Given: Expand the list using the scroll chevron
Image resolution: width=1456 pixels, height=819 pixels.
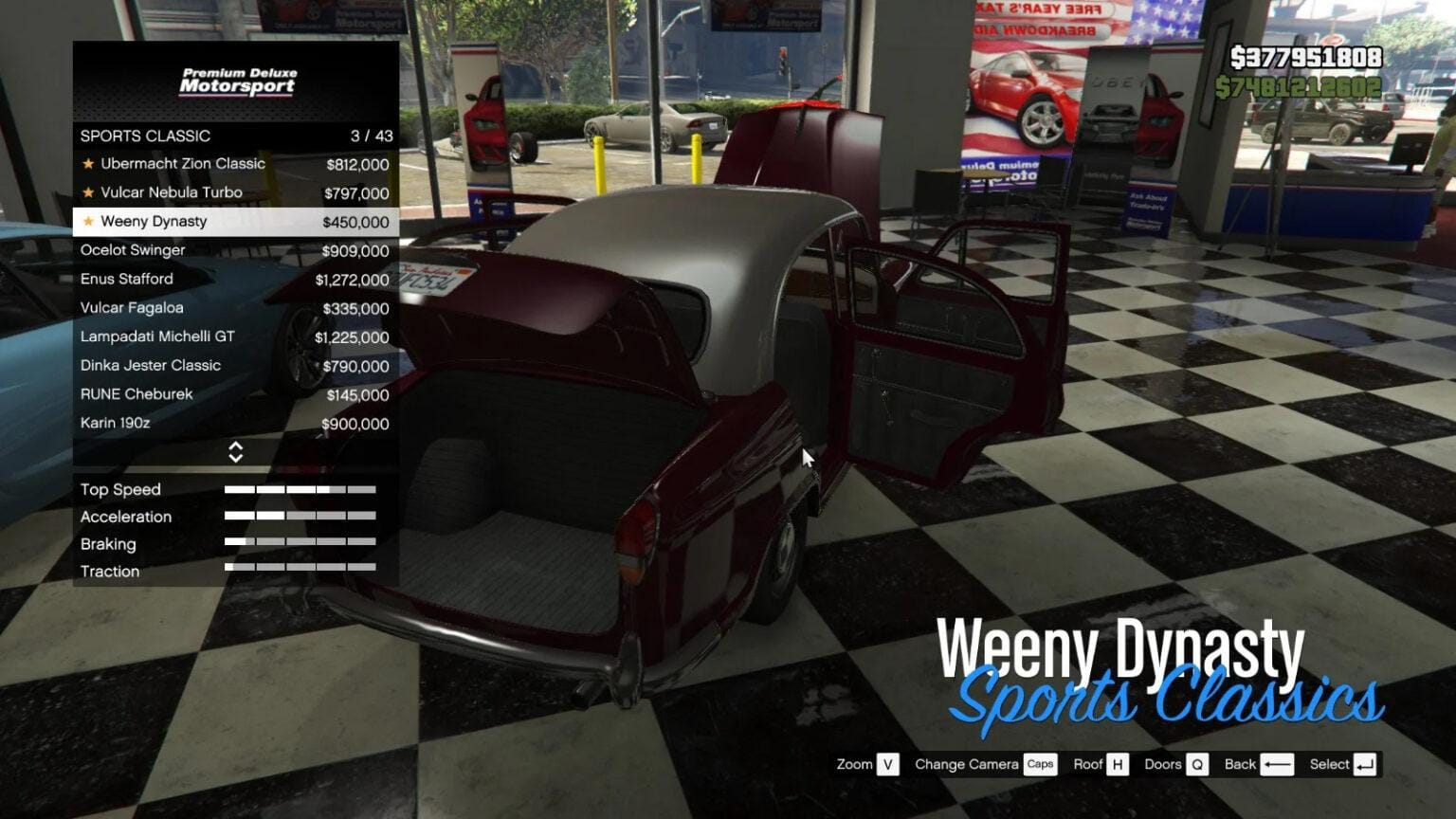Looking at the screenshot, I should coord(236,452).
